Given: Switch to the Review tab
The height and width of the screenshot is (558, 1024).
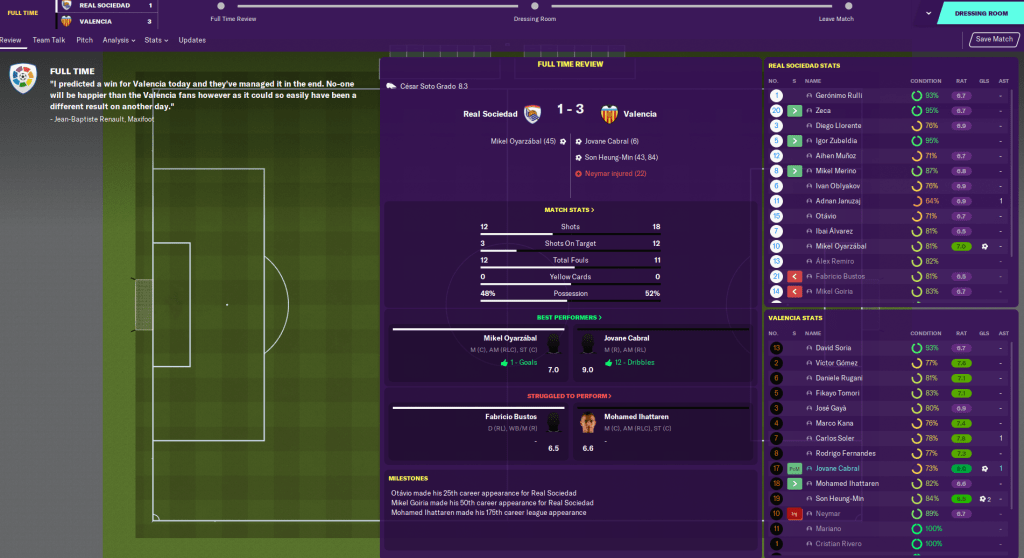Looking at the screenshot, I should coord(11,40).
